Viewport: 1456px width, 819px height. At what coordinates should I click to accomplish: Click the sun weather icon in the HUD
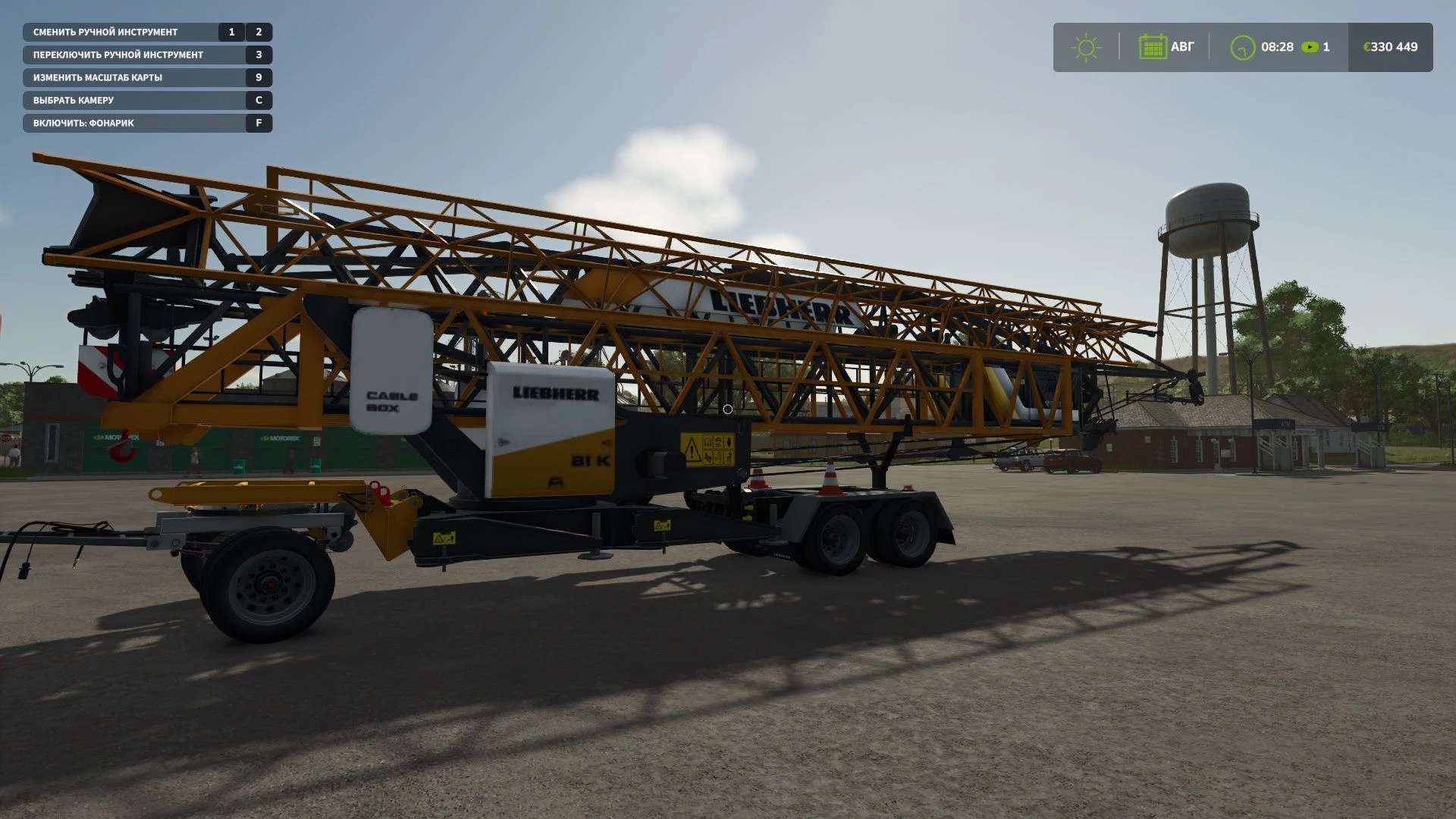coord(1087,46)
